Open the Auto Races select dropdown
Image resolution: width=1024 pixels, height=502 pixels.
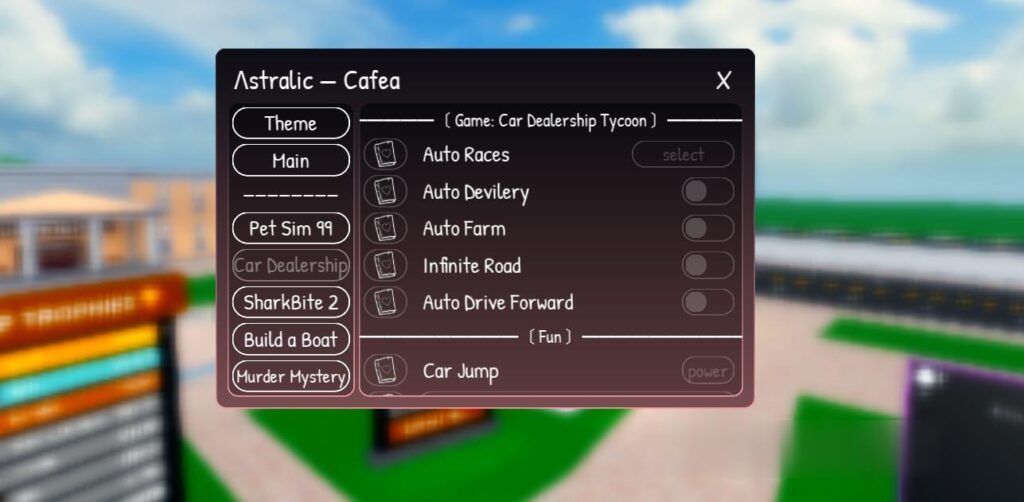[683, 155]
